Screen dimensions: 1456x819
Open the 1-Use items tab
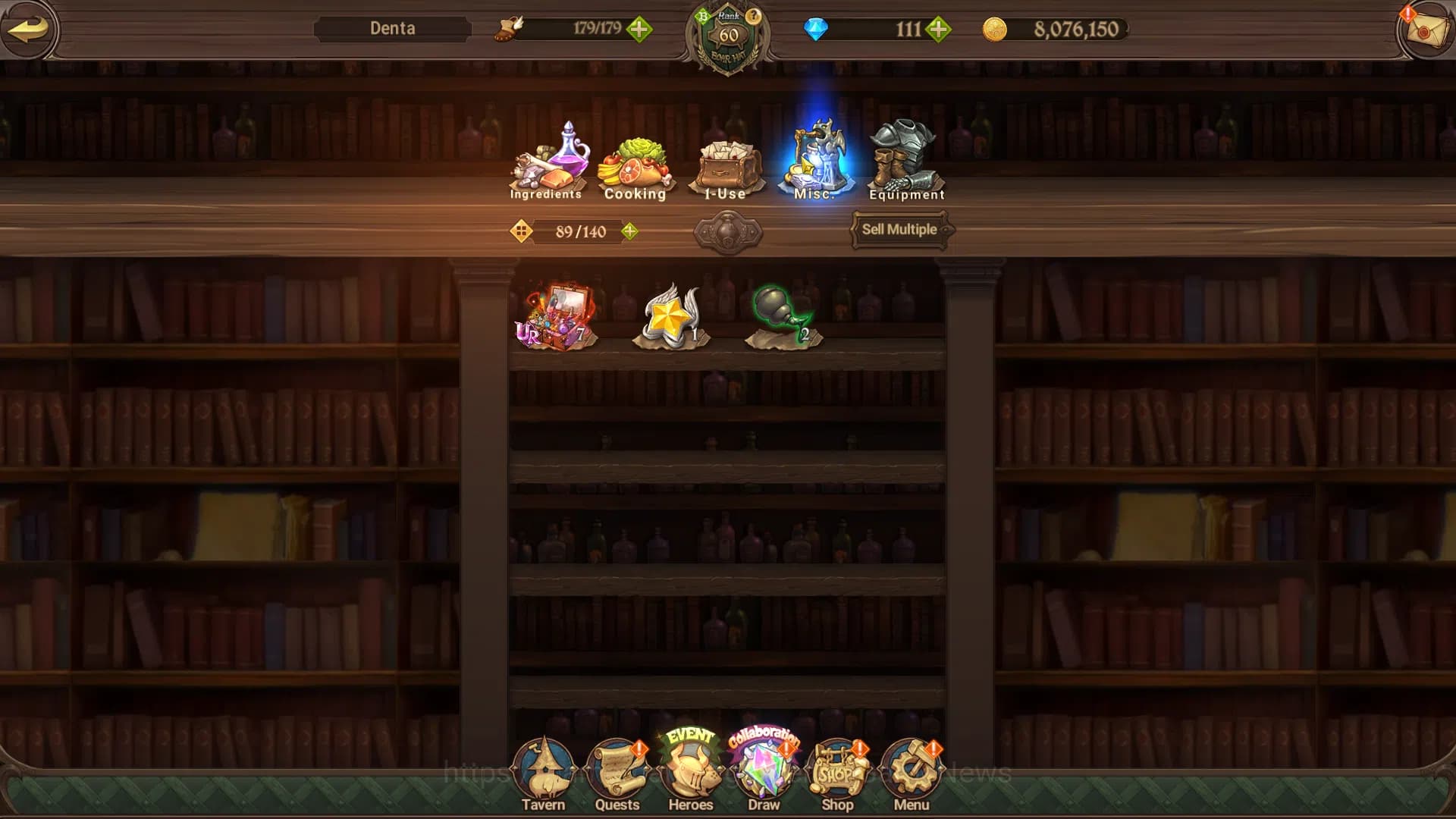(726, 163)
